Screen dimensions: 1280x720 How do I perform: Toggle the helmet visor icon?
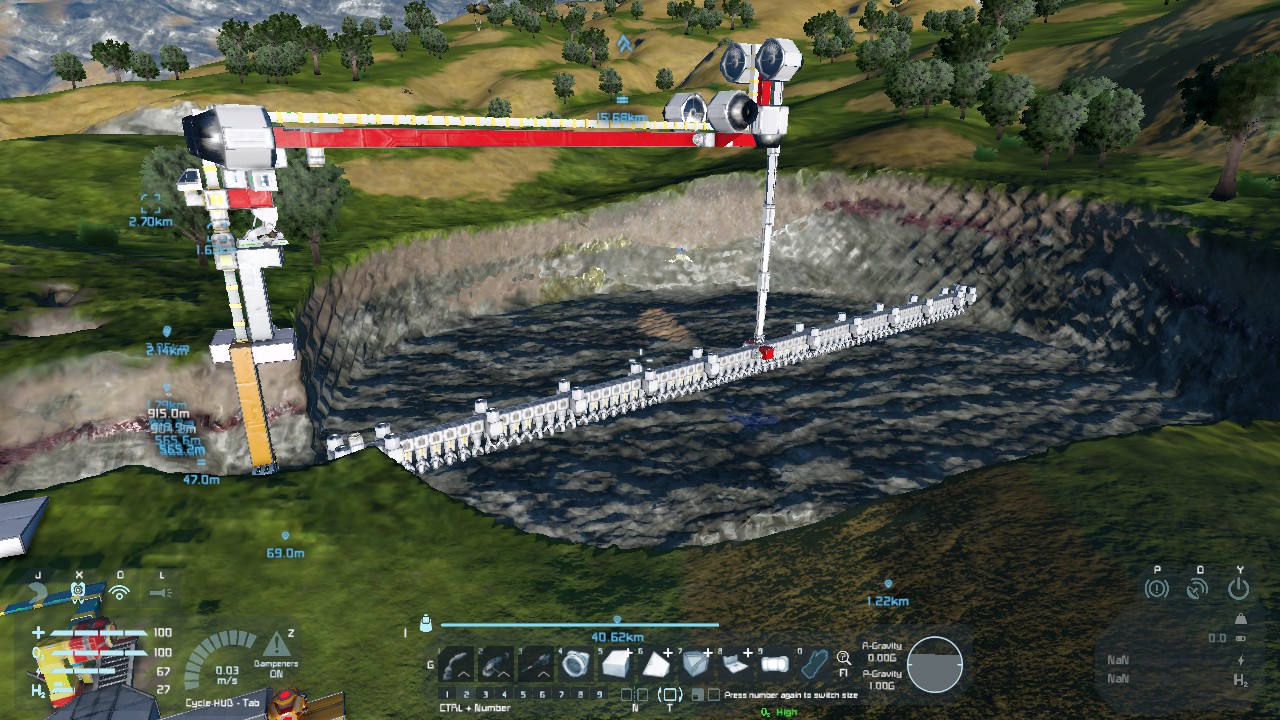pyautogui.click(x=79, y=592)
